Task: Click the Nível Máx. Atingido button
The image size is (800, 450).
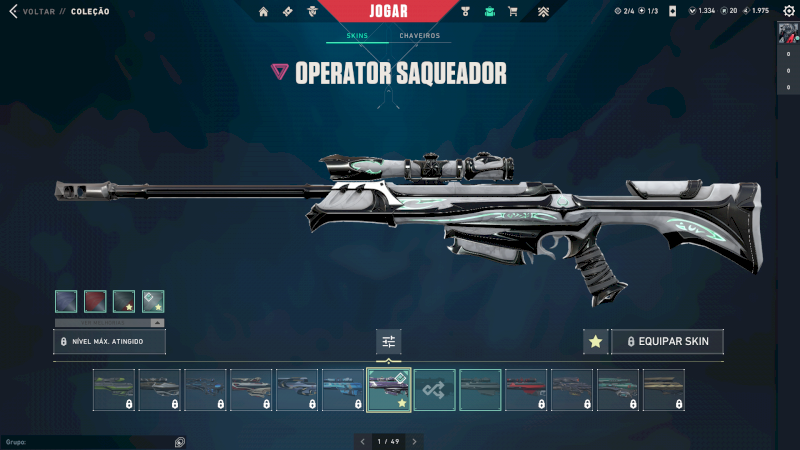Action: pos(110,342)
